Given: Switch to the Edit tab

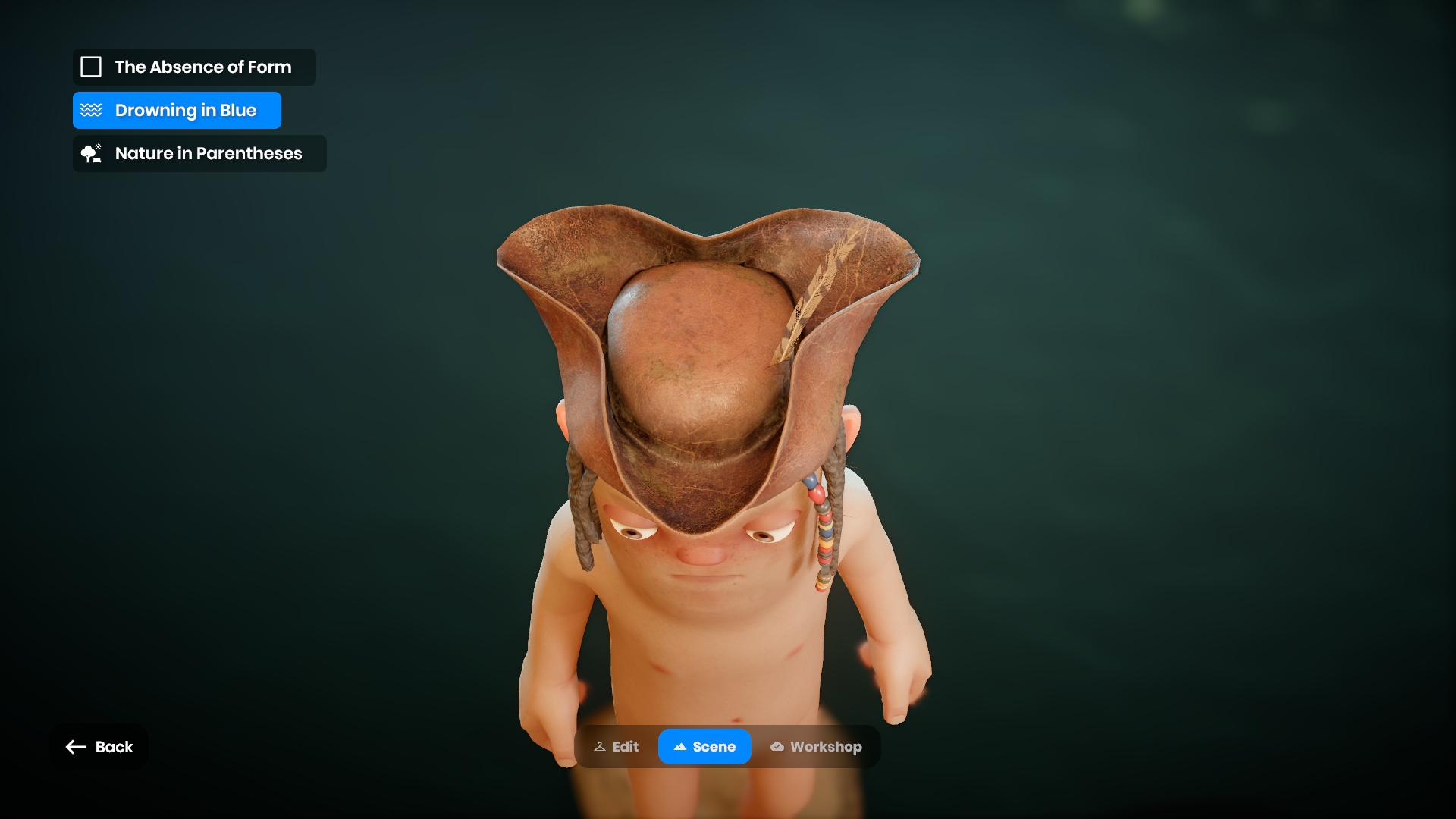Looking at the screenshot, I should tap(617, 747).
